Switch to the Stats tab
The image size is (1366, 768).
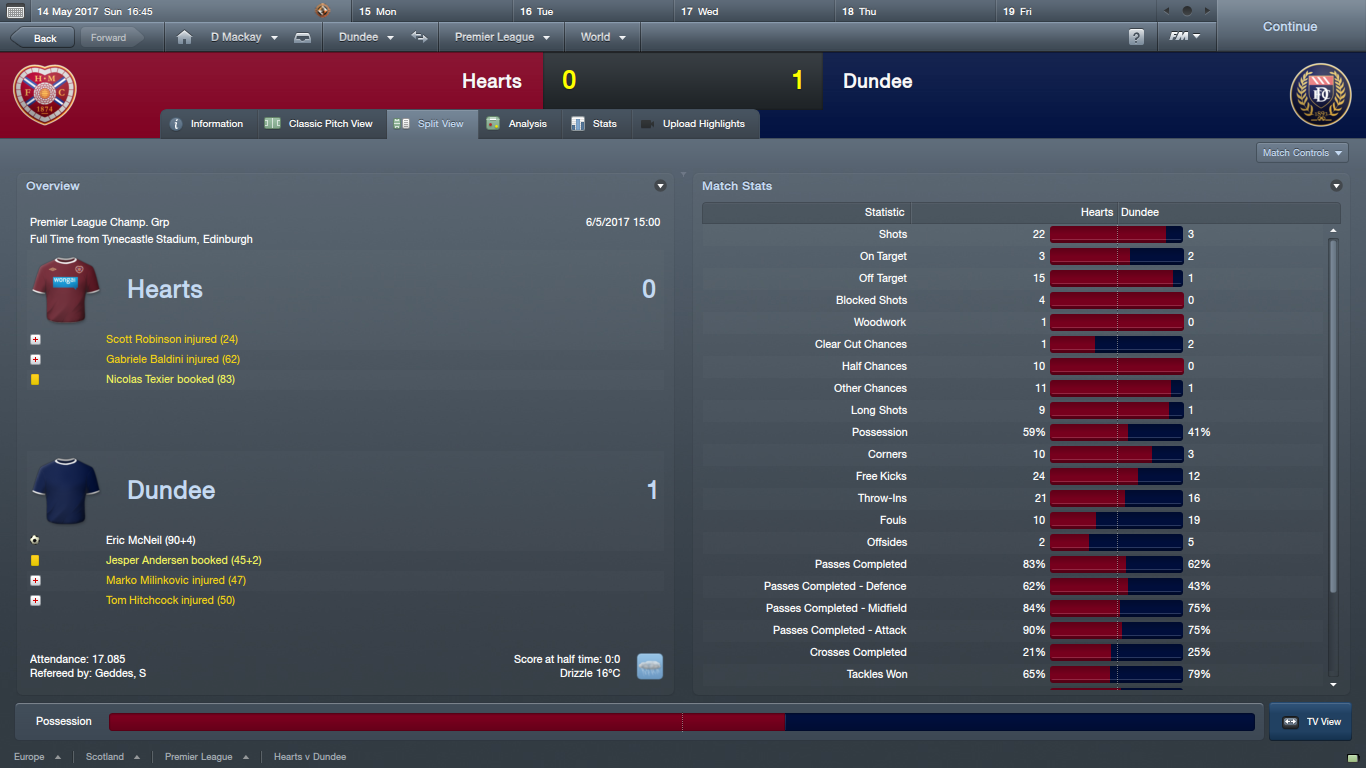point(594,124)
